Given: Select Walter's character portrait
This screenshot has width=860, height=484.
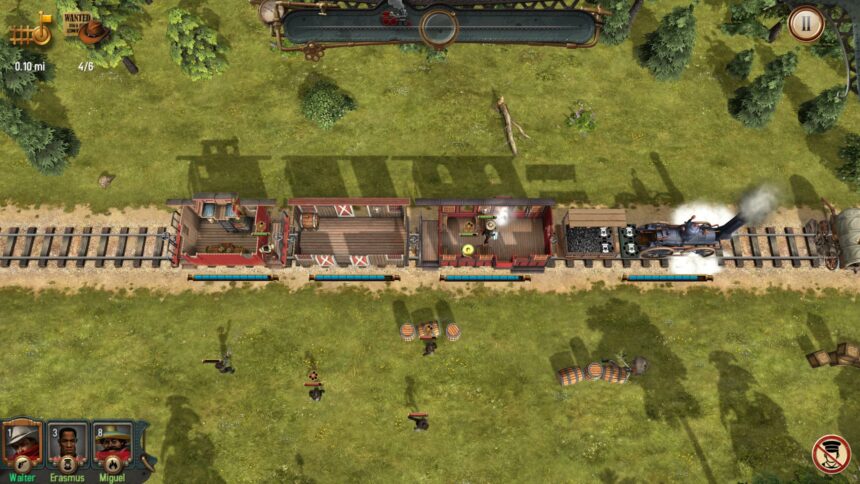Looking at the screenshot, I should point(21,440).
